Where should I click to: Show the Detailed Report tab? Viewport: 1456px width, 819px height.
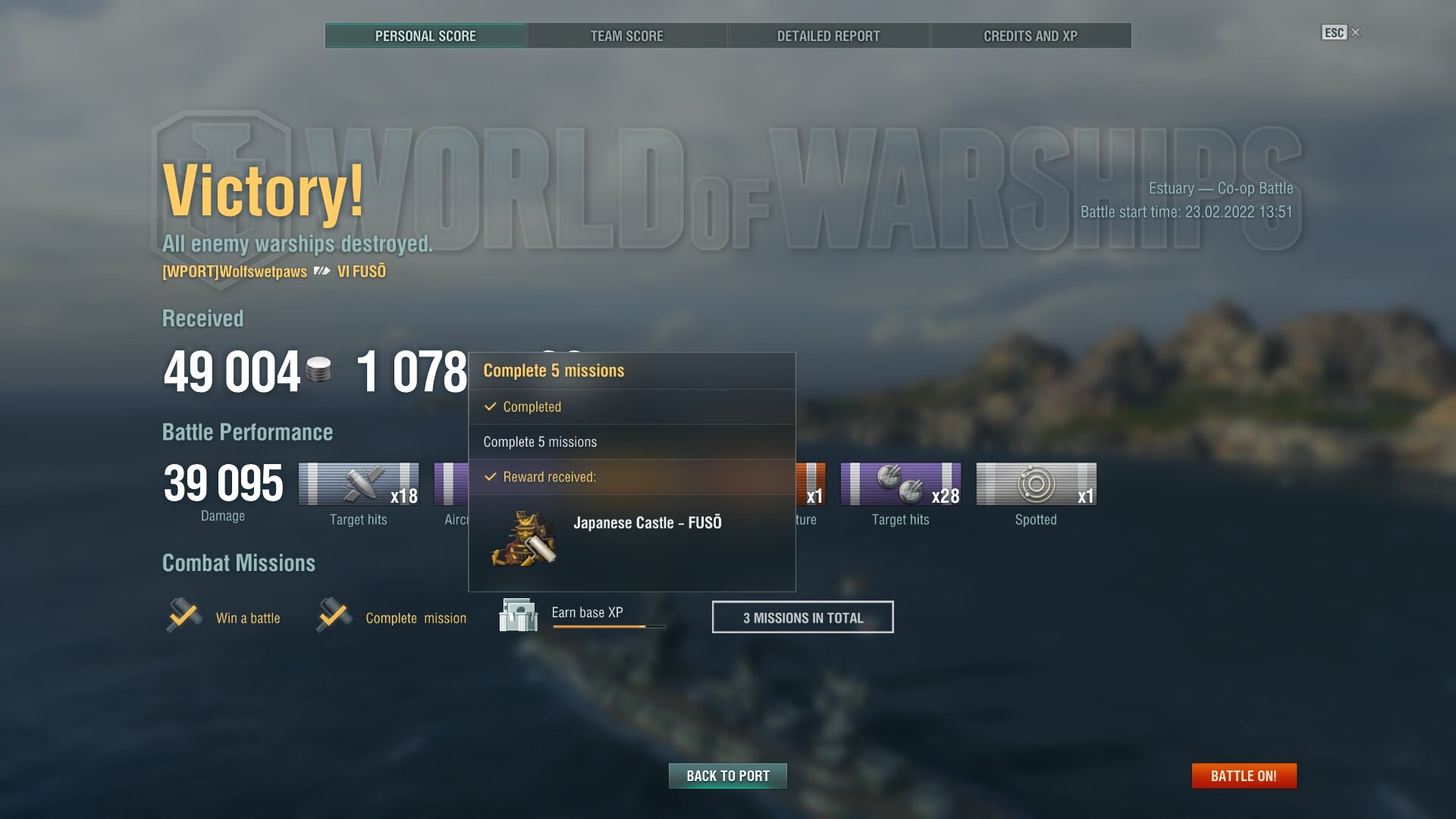tap(828, 36)
